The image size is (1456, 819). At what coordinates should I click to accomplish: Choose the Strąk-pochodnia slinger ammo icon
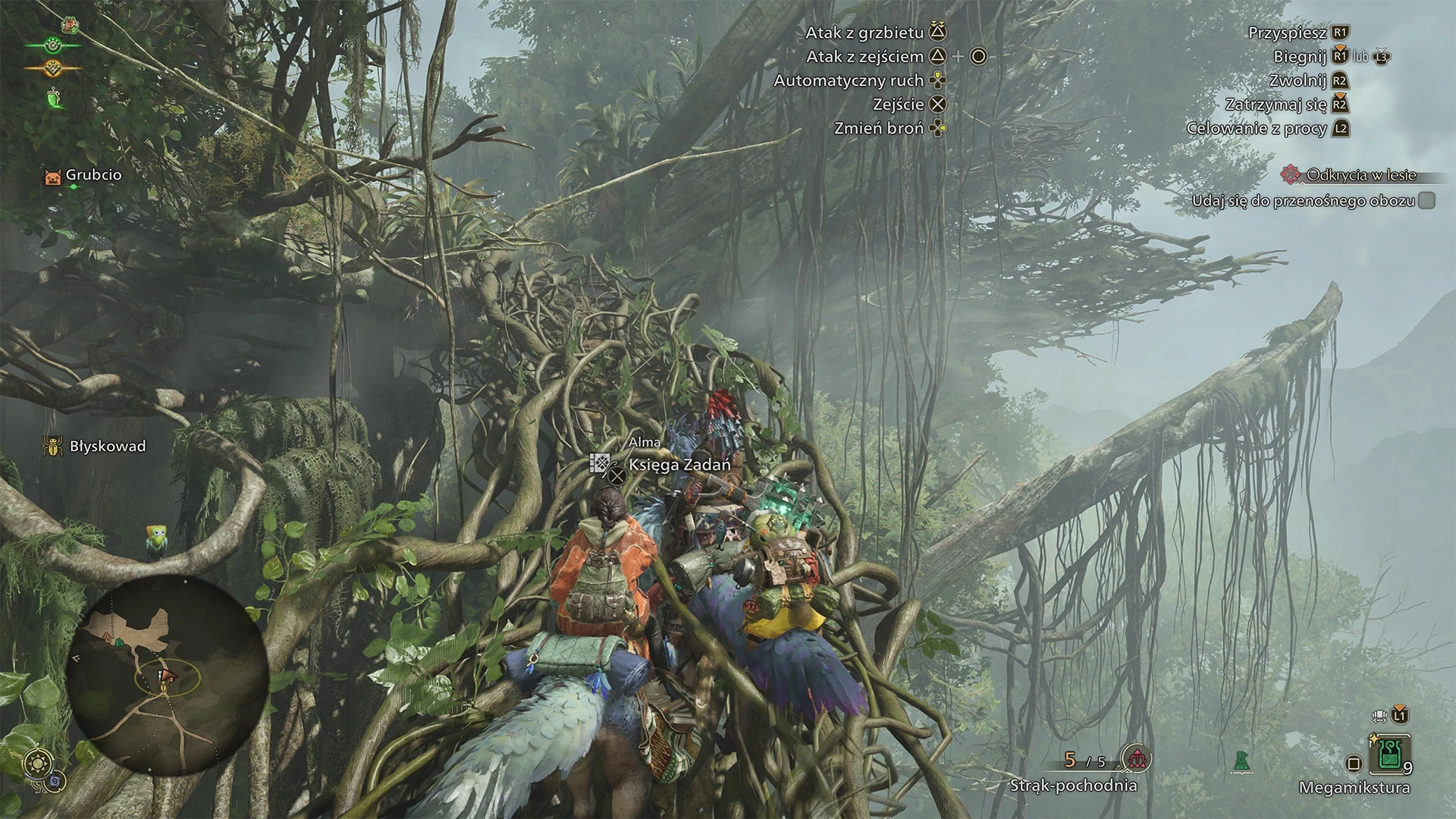1136,758
